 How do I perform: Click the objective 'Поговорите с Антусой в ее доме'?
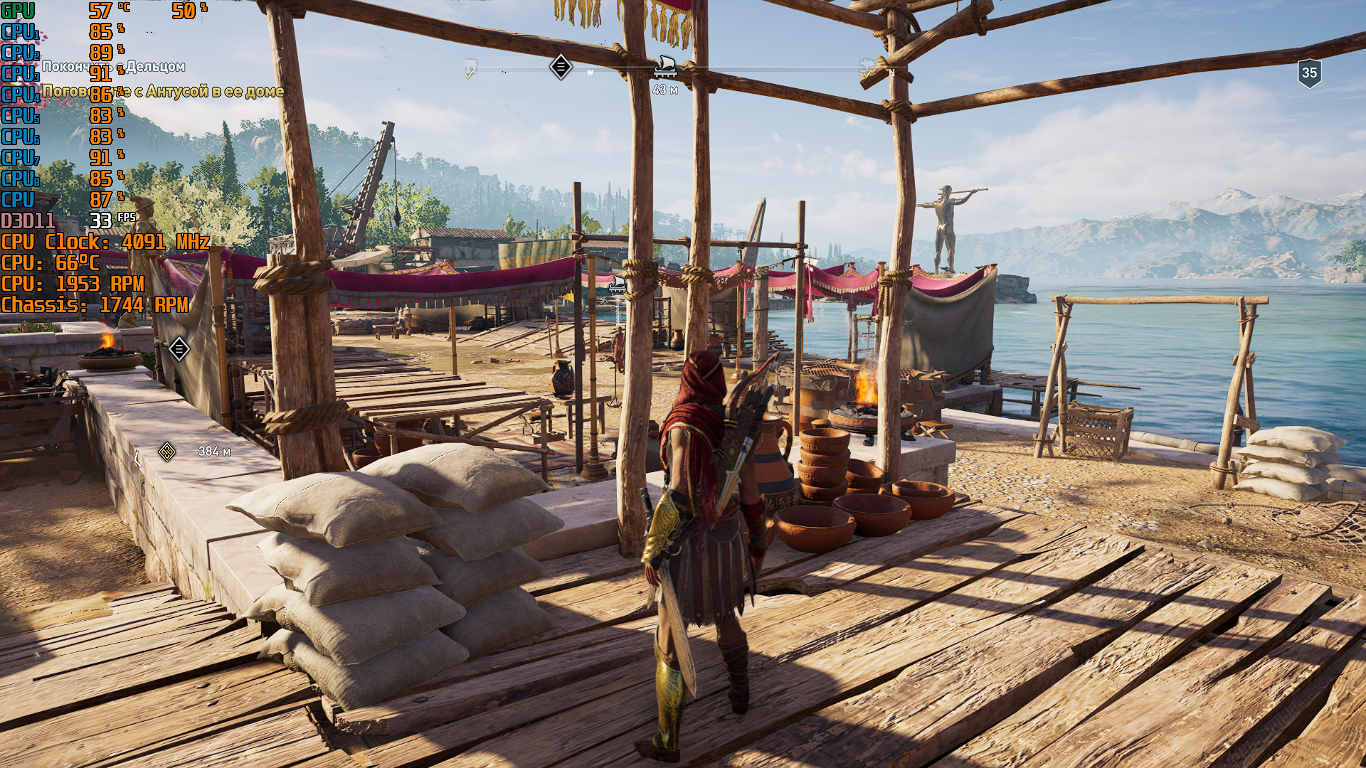(163, 91)
